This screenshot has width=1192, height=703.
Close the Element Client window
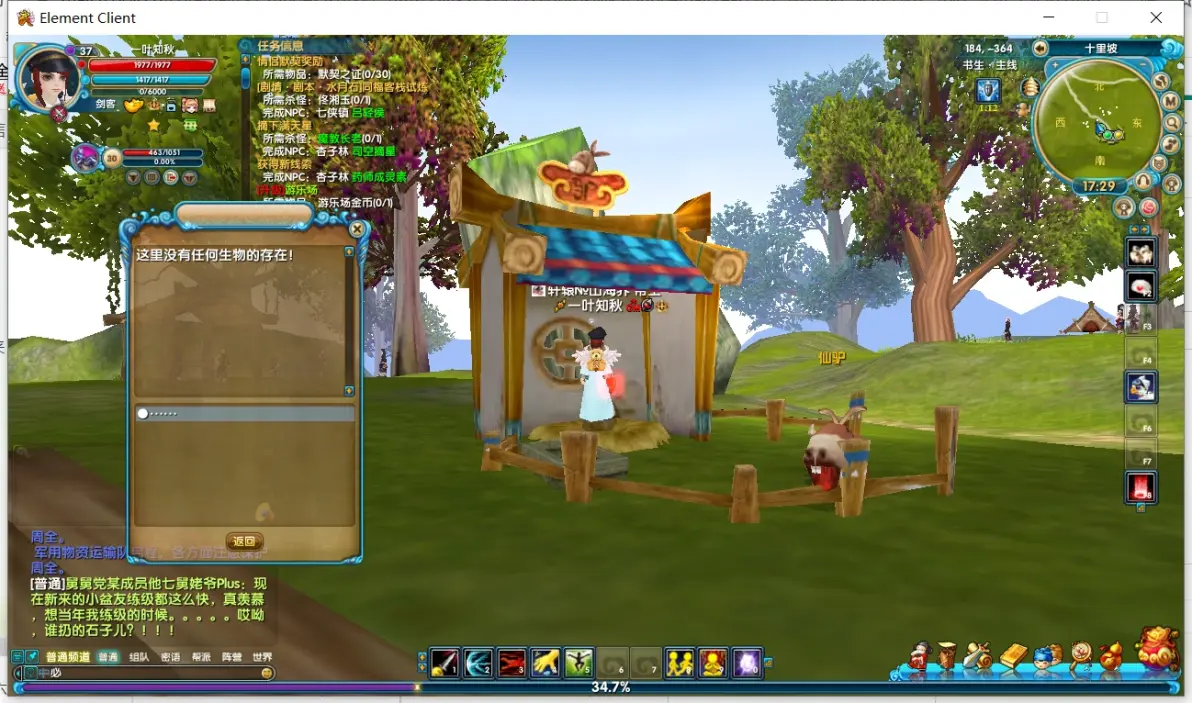pos(1156,18)
